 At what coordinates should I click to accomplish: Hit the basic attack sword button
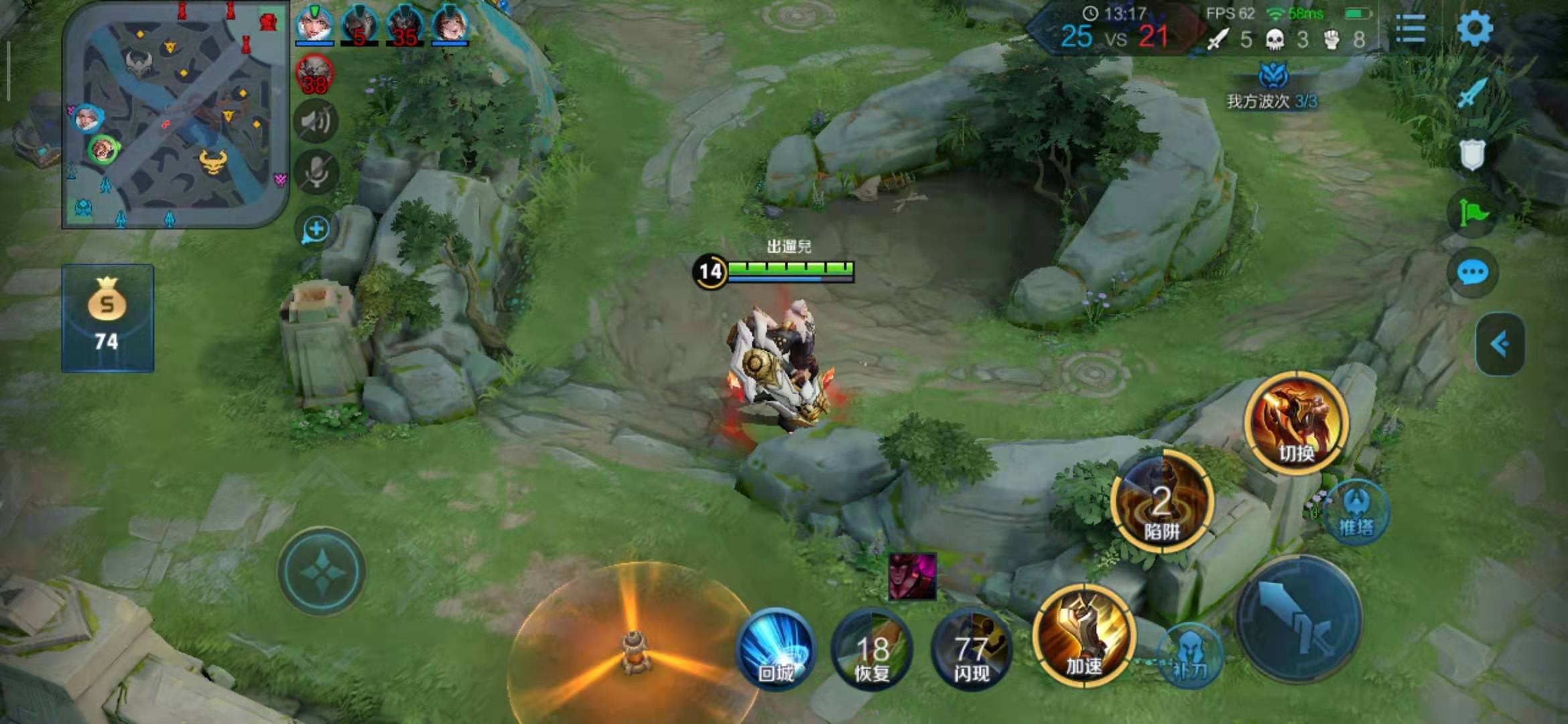(1299, 619)
